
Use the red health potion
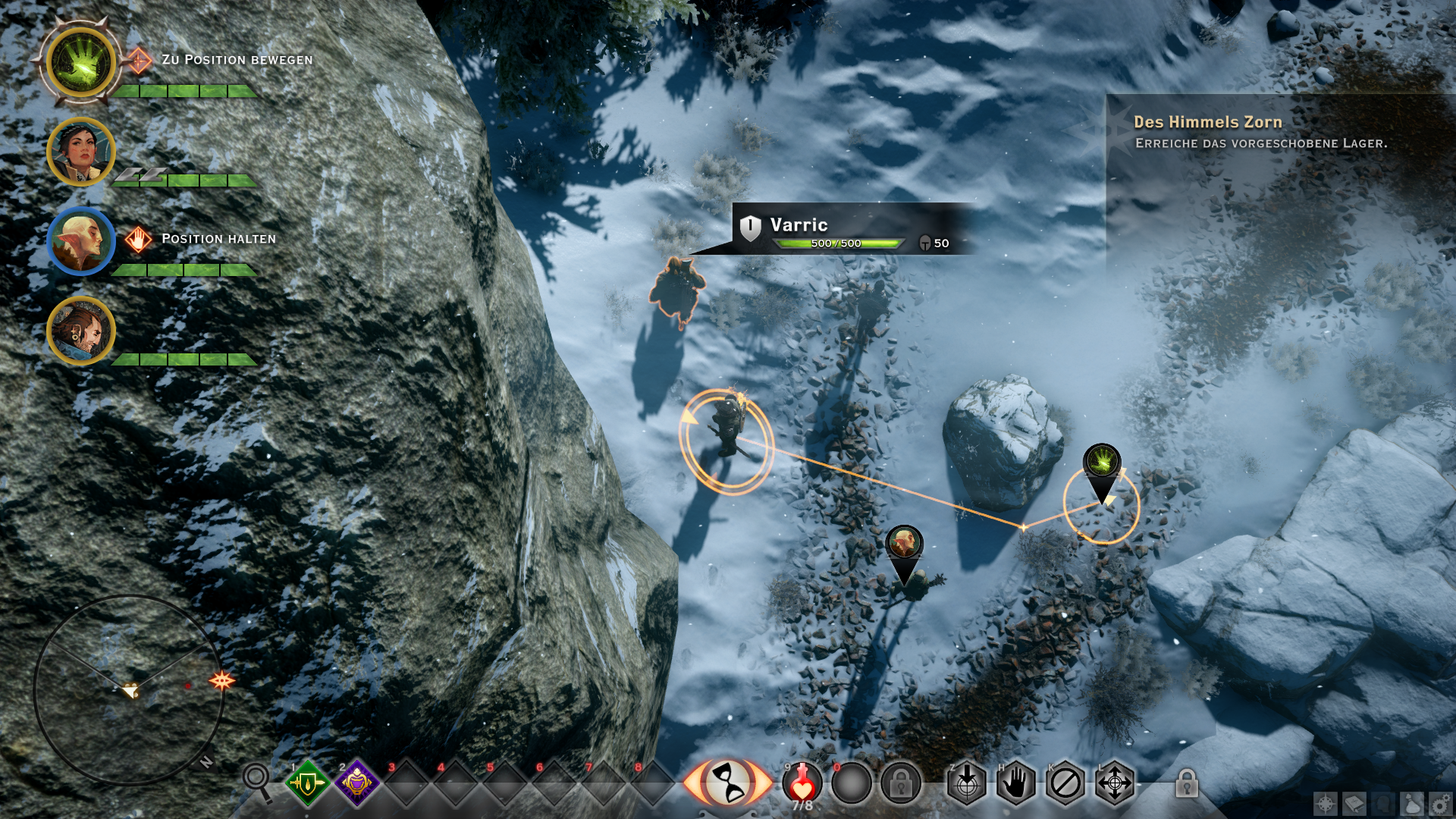[x=802, y=783]
